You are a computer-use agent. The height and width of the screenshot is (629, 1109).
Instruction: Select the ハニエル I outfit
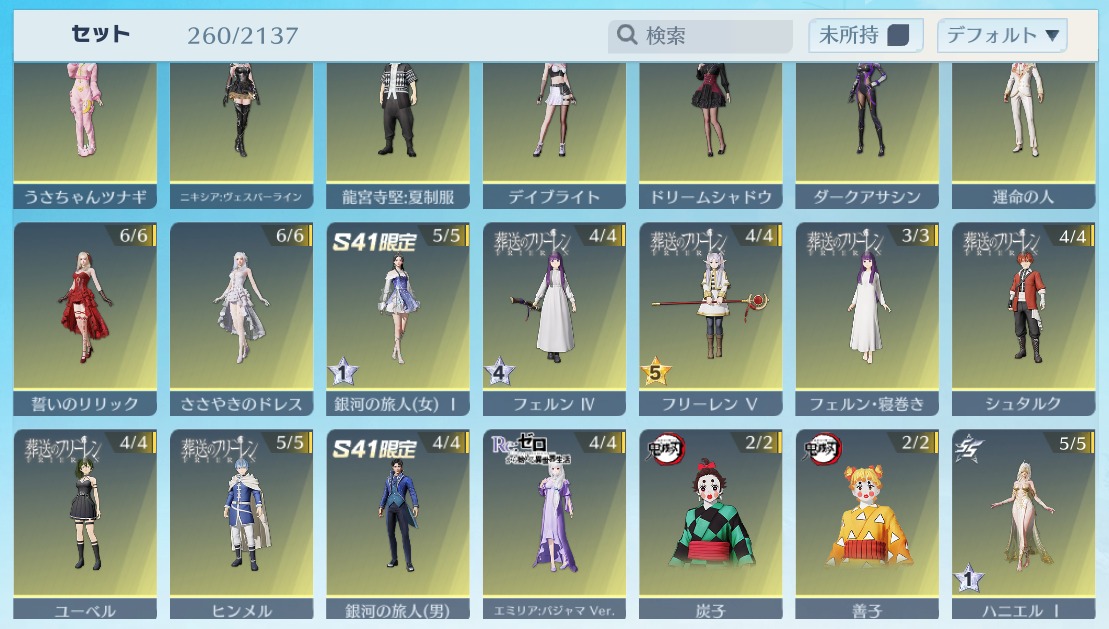tap(1023, 522)
